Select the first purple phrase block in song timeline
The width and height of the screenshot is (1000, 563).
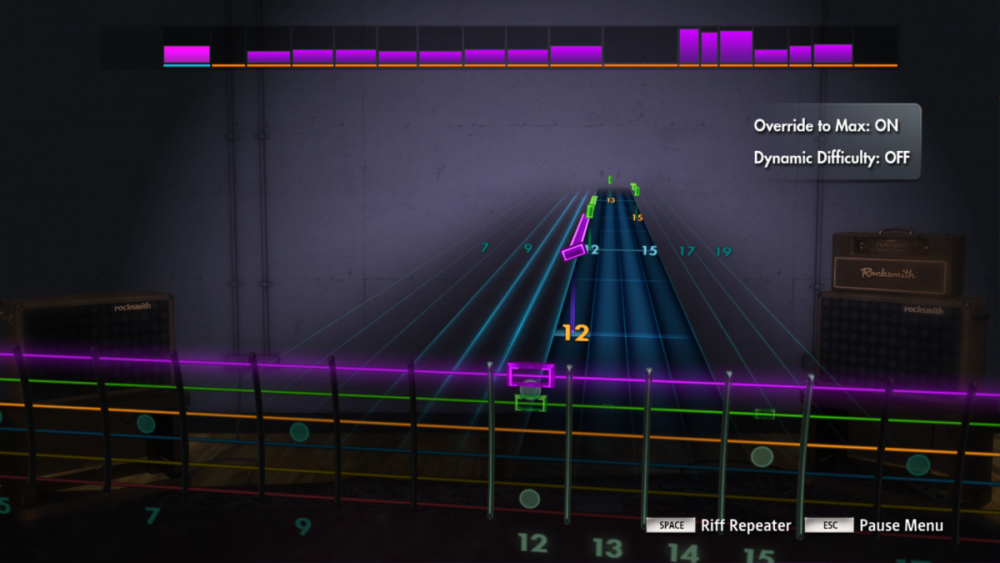[187, 54]
